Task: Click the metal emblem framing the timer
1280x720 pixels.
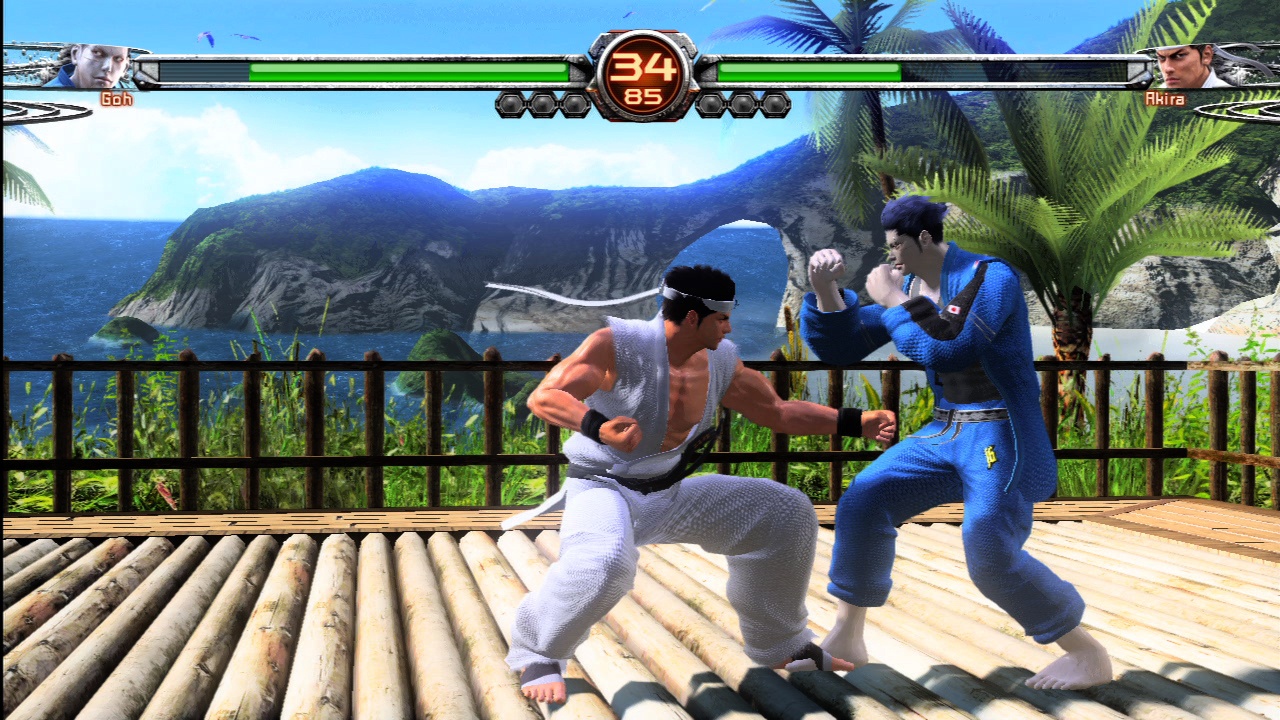Action: coord(605,72)
